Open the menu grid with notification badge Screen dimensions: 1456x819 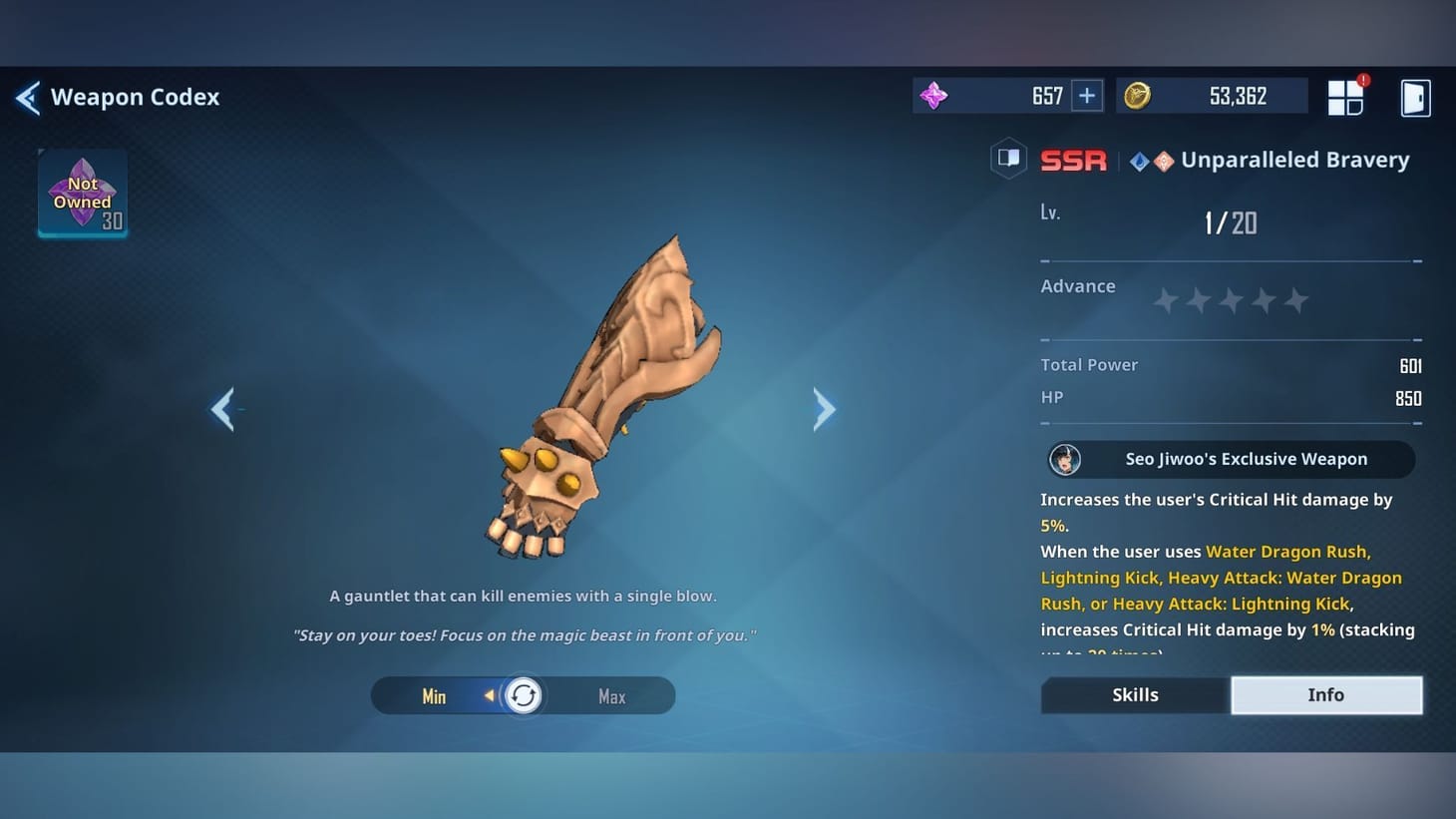1345,97
